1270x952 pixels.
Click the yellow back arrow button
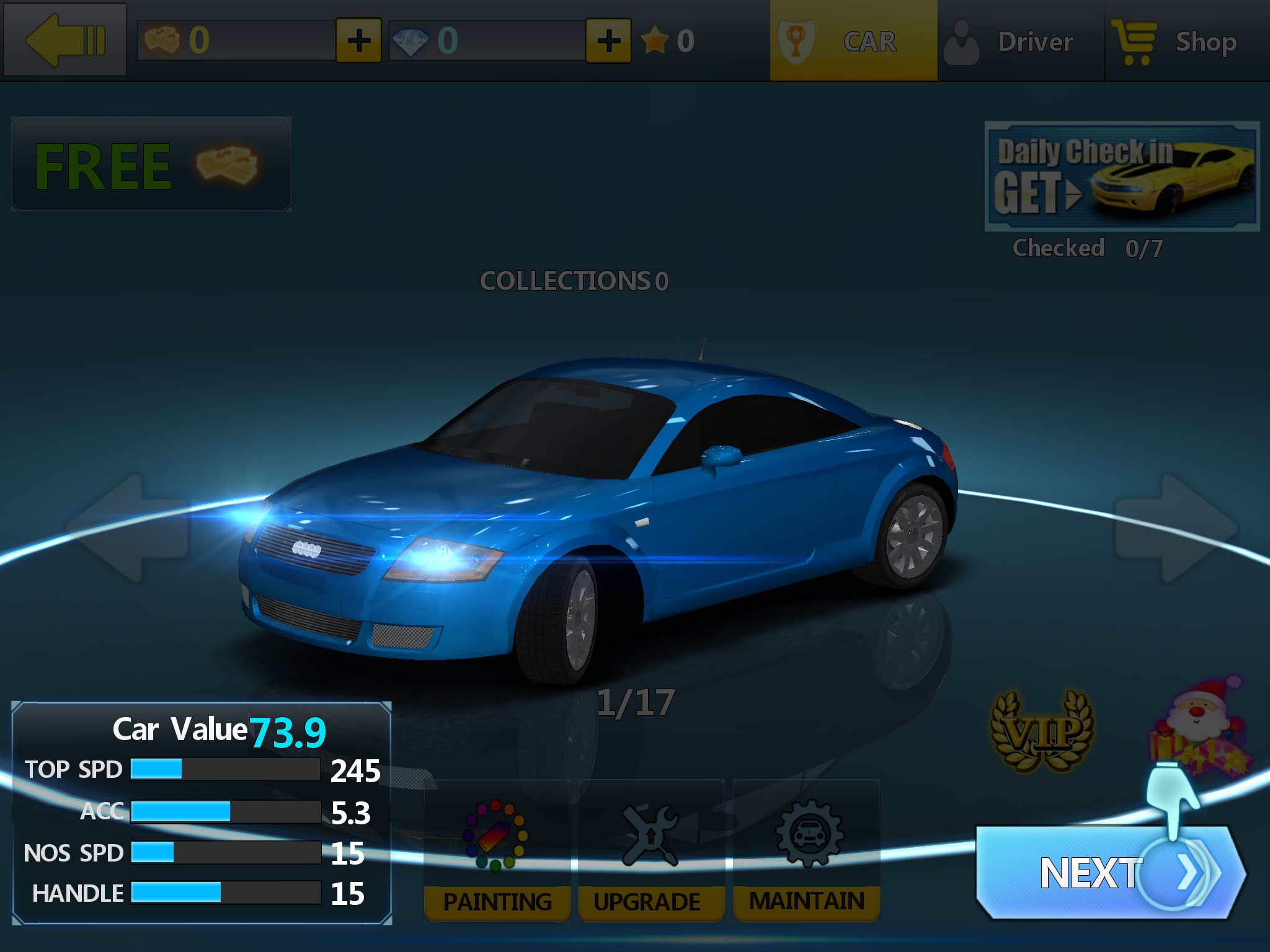(x=65, y=40)
